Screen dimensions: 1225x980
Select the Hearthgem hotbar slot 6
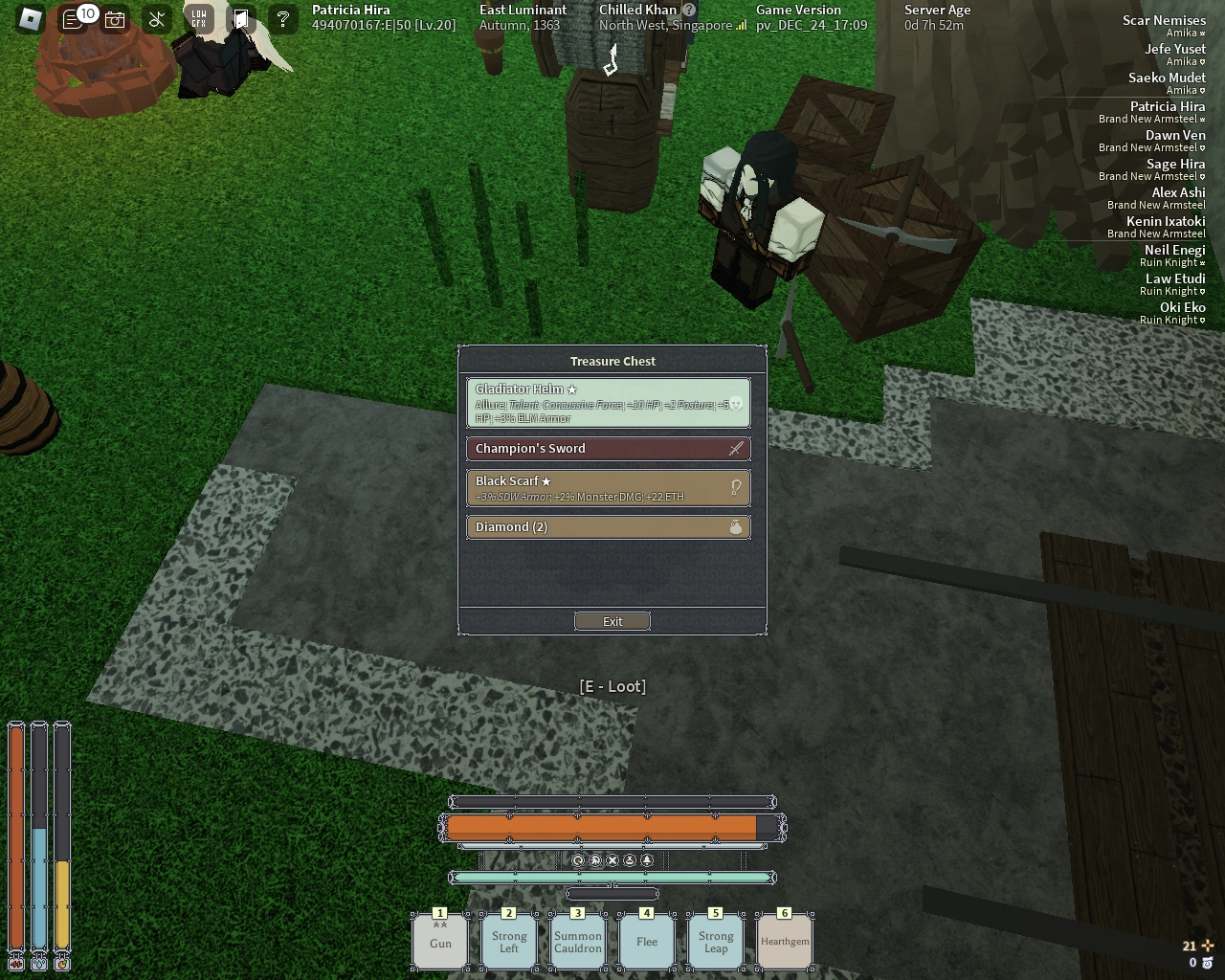pyautogui.click(x=784, y=941)
